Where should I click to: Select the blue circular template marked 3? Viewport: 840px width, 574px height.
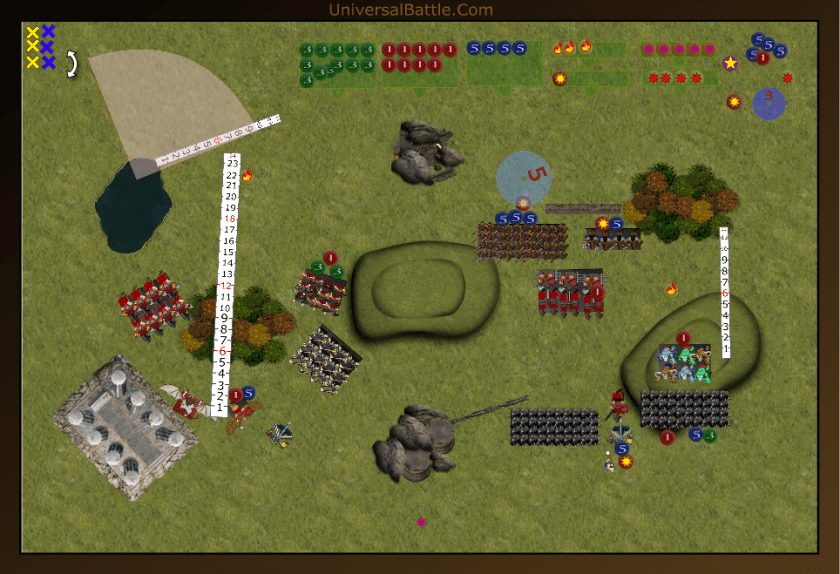click(768, 102)
